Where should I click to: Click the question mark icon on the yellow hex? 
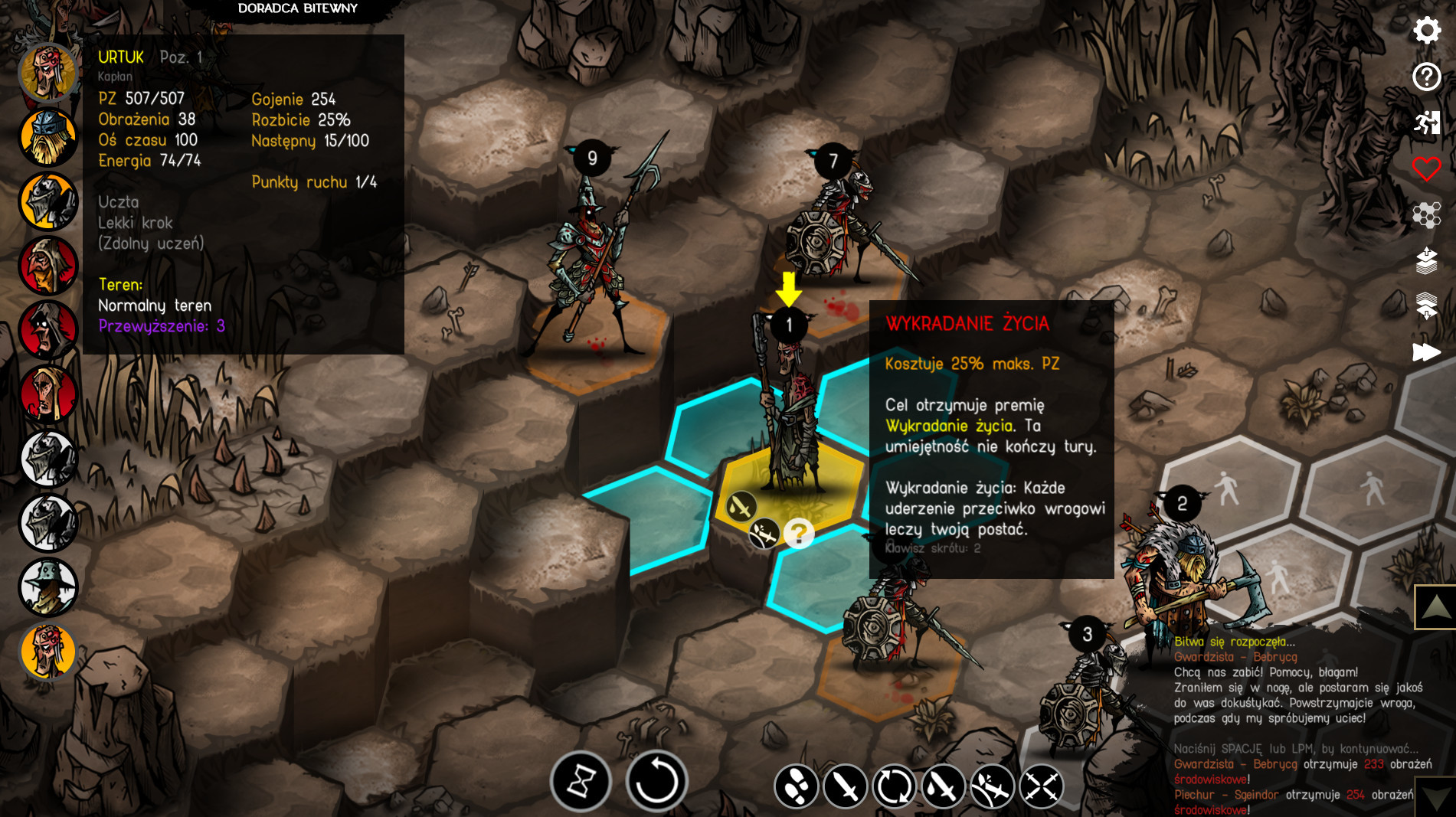click(799, 533)
